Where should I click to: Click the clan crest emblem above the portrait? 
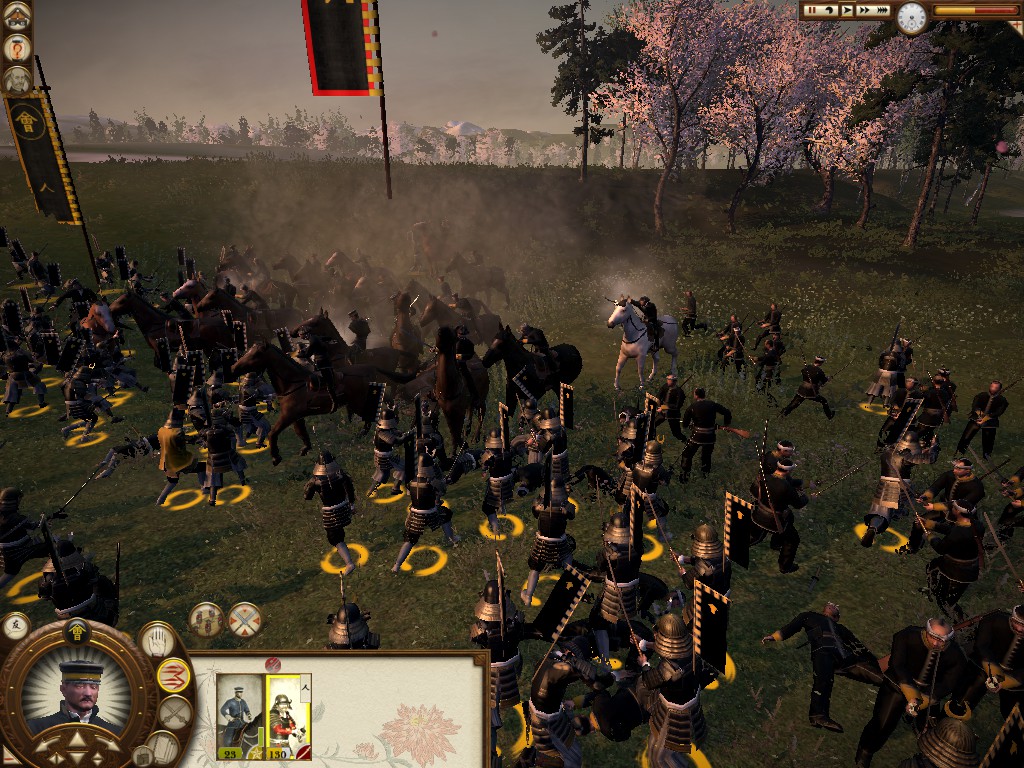pos(76,630)
